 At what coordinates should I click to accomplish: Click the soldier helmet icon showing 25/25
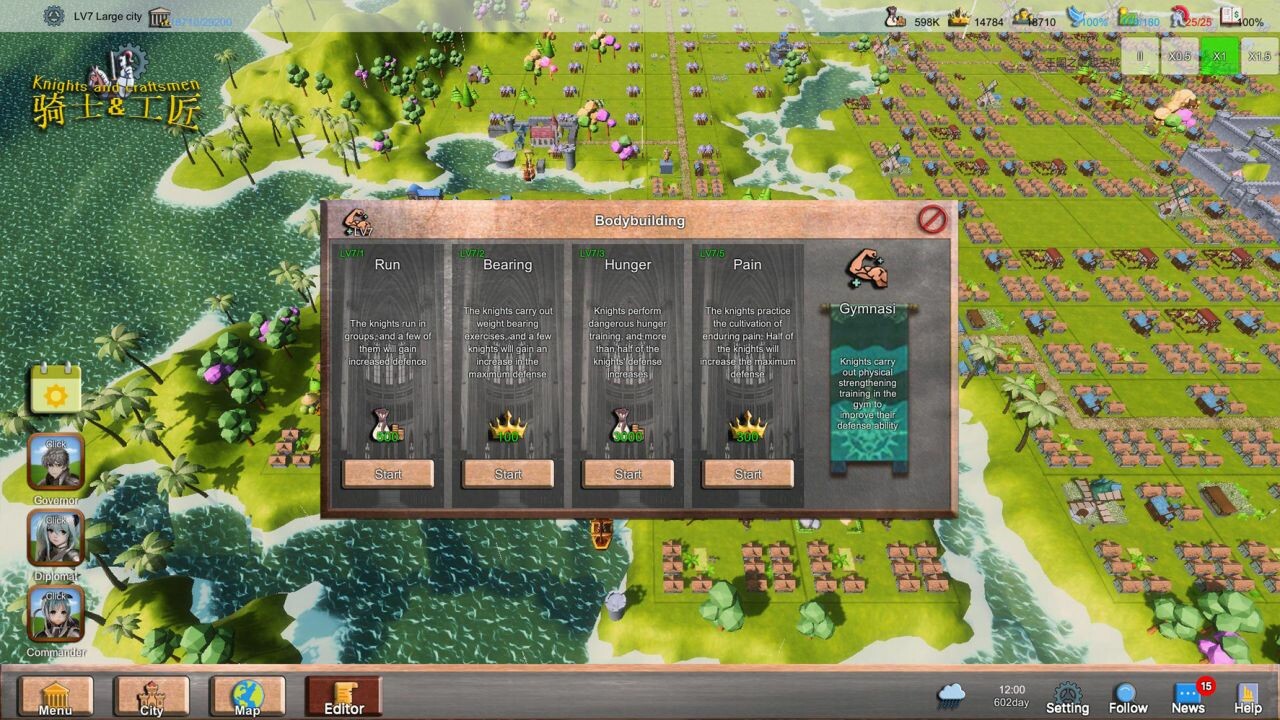click(x=1178, y=15)
